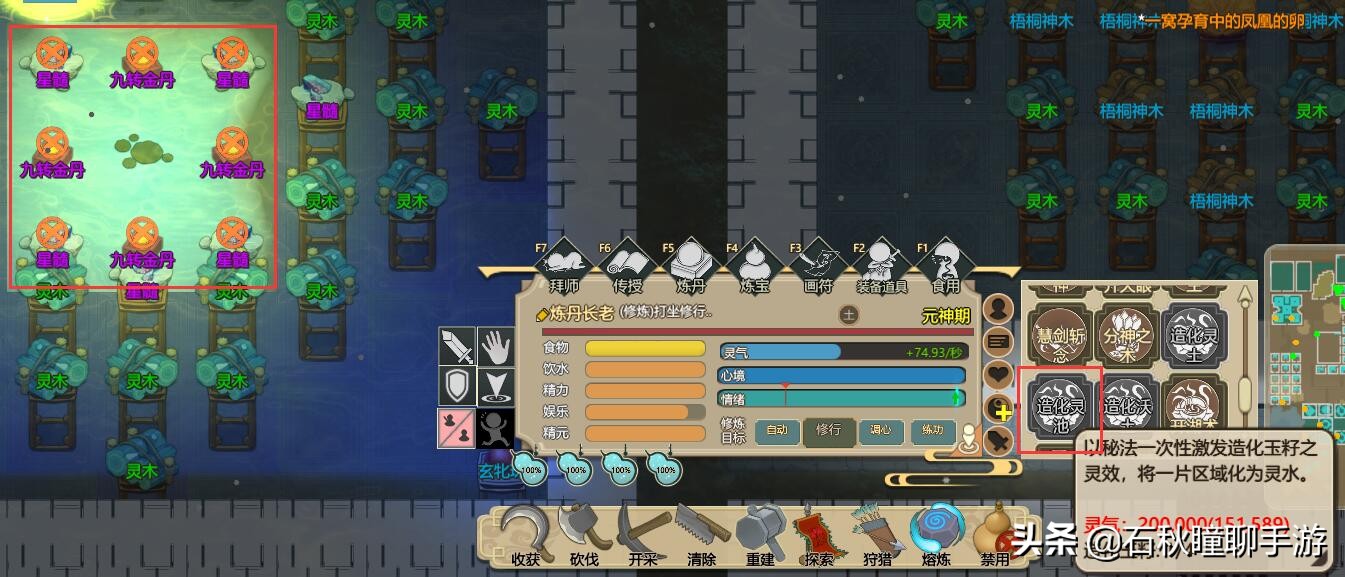The image size is (1345, 577).
Task: Open the 炼丹 alchemy action
Action: 690,268
